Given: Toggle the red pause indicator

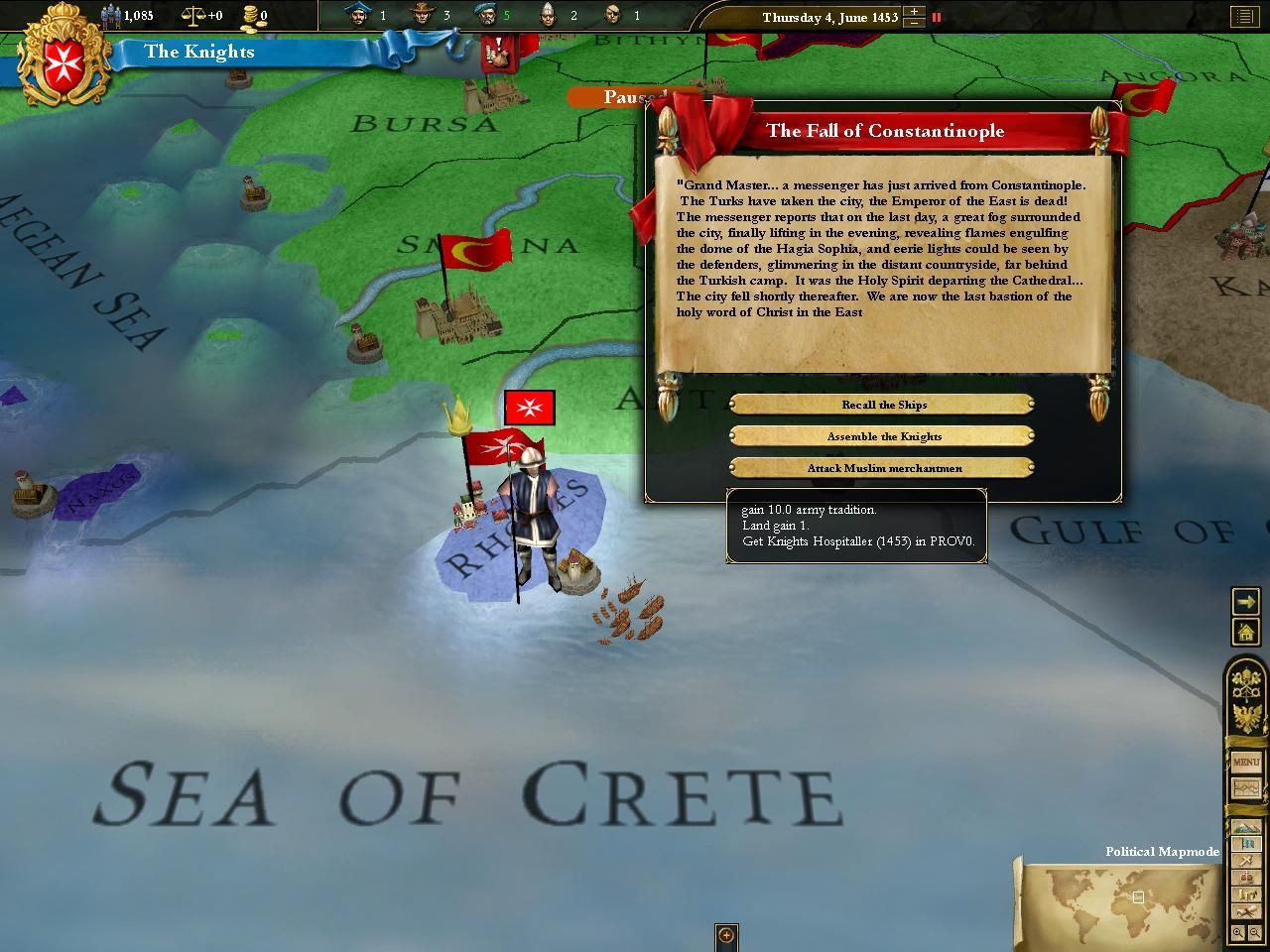Looking at the screenshot, I should (x=936, y=17).
